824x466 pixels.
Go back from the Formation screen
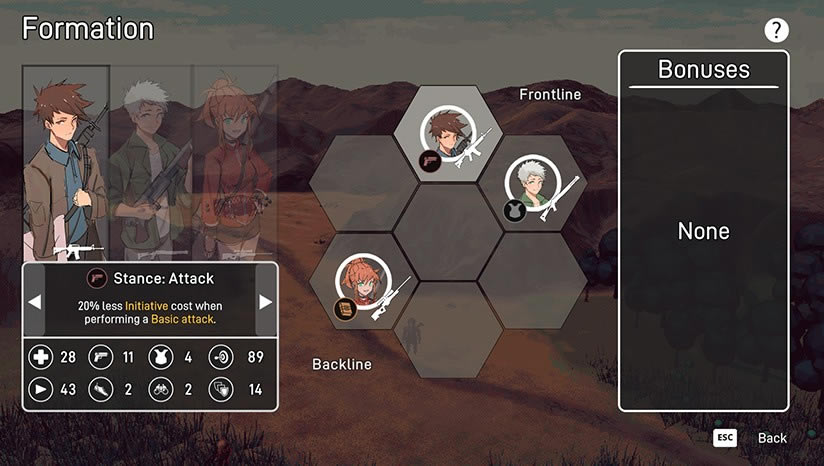click(x=771, y=438)
